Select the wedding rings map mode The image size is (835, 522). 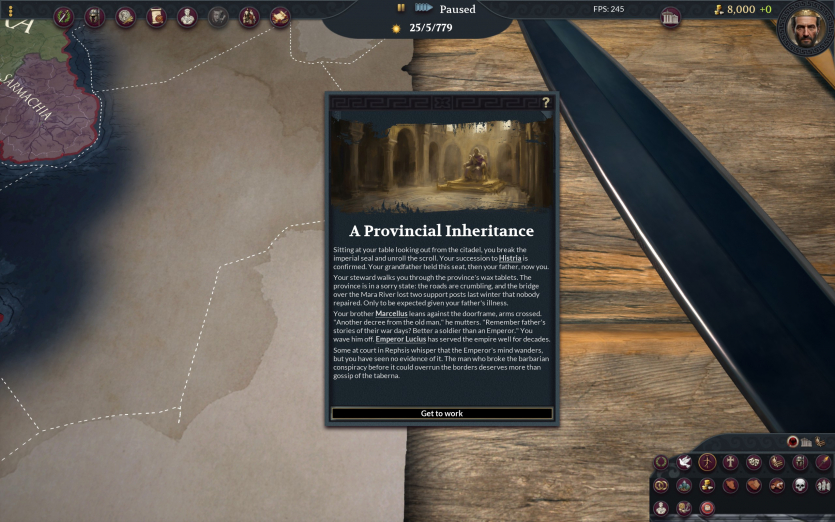pyautogui.click(x=661, y=485)
